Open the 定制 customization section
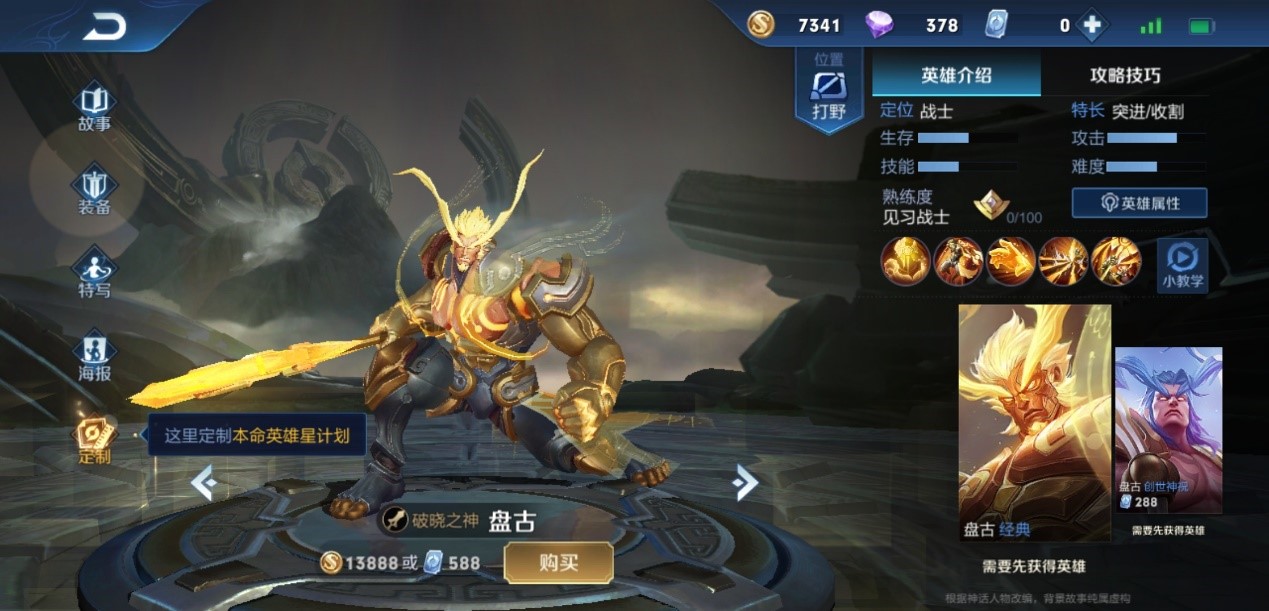The height and width of the screenshot is (611, 1269). tap(95, 440)
